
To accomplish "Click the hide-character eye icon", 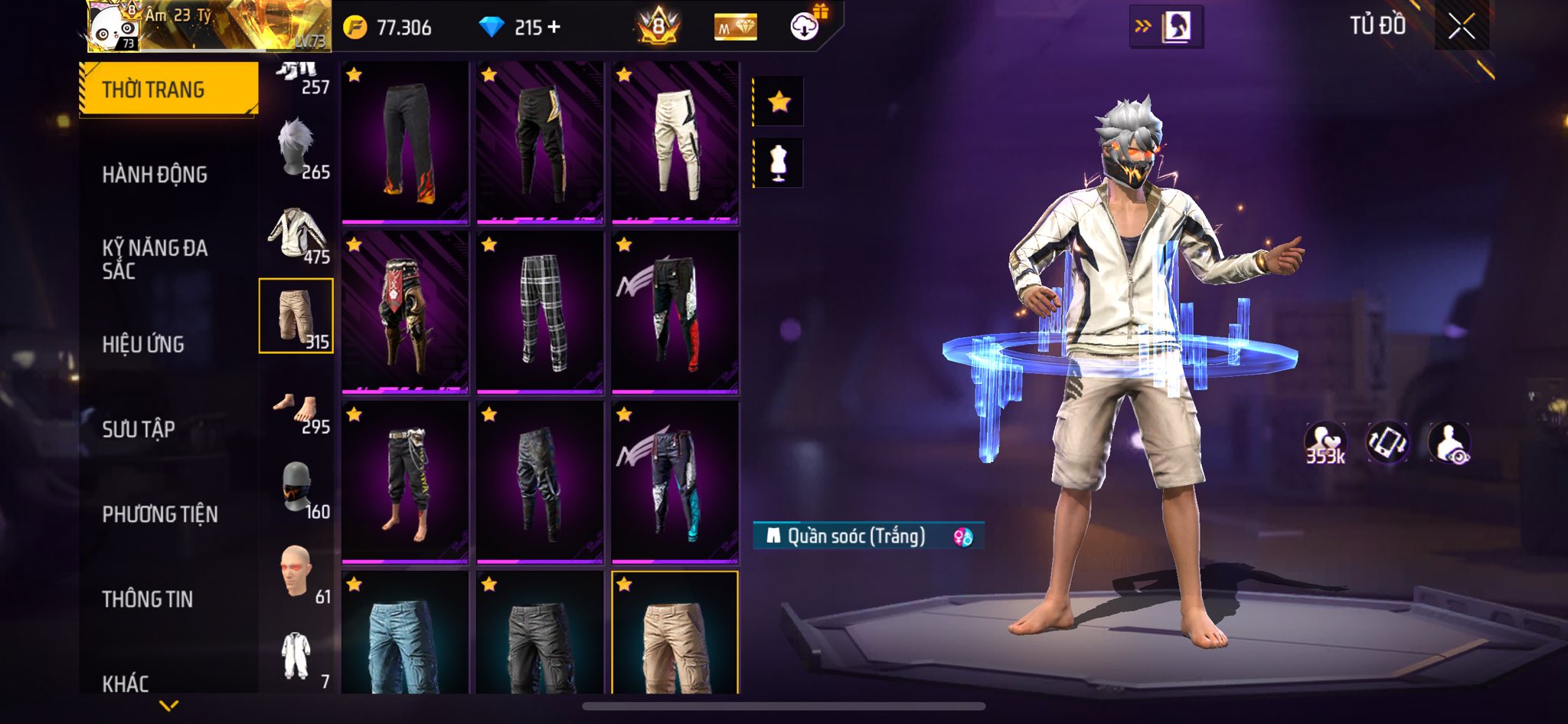I will tap(1449, 443).
